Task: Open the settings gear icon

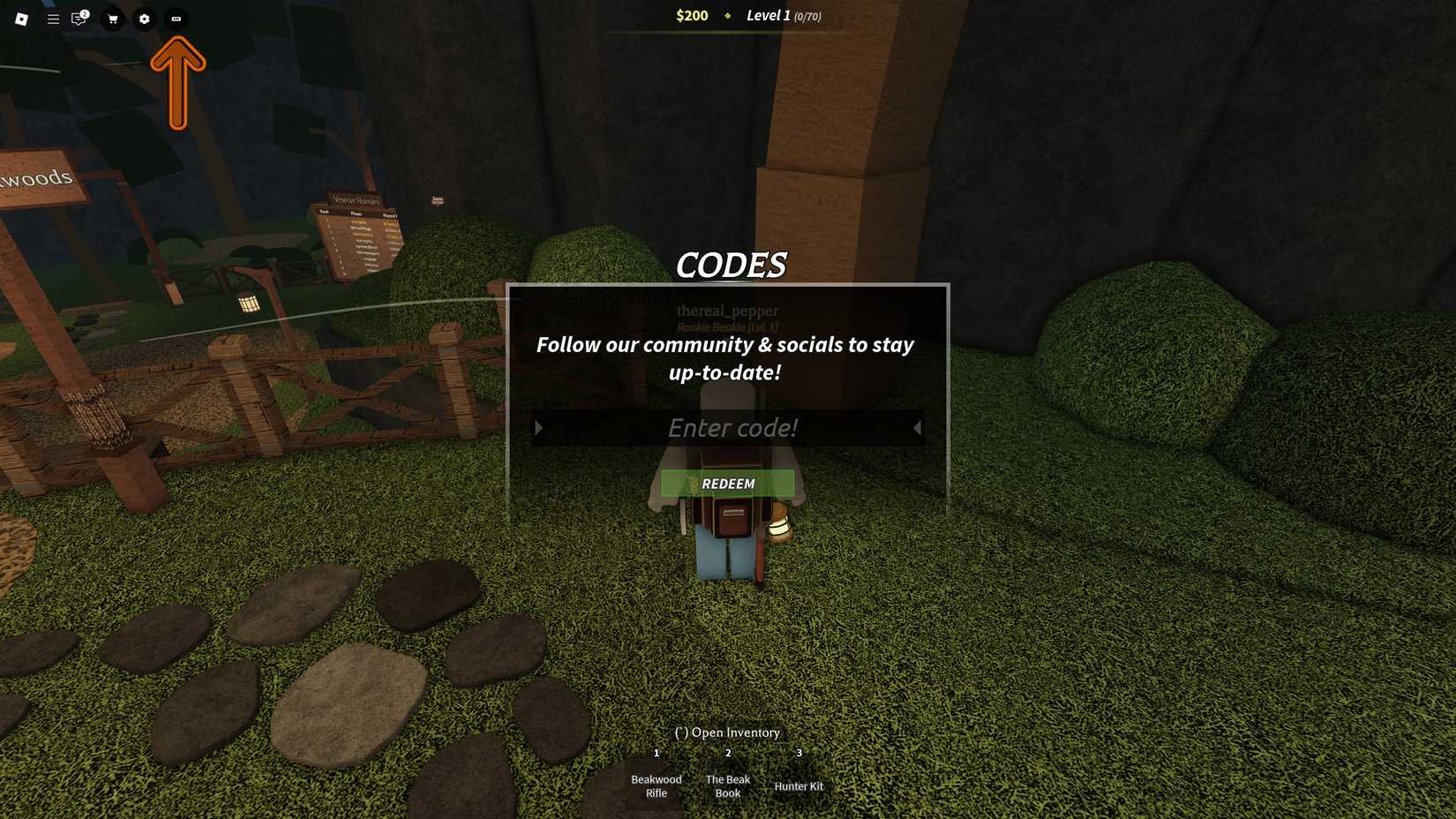Action: [x=144, y=19]
